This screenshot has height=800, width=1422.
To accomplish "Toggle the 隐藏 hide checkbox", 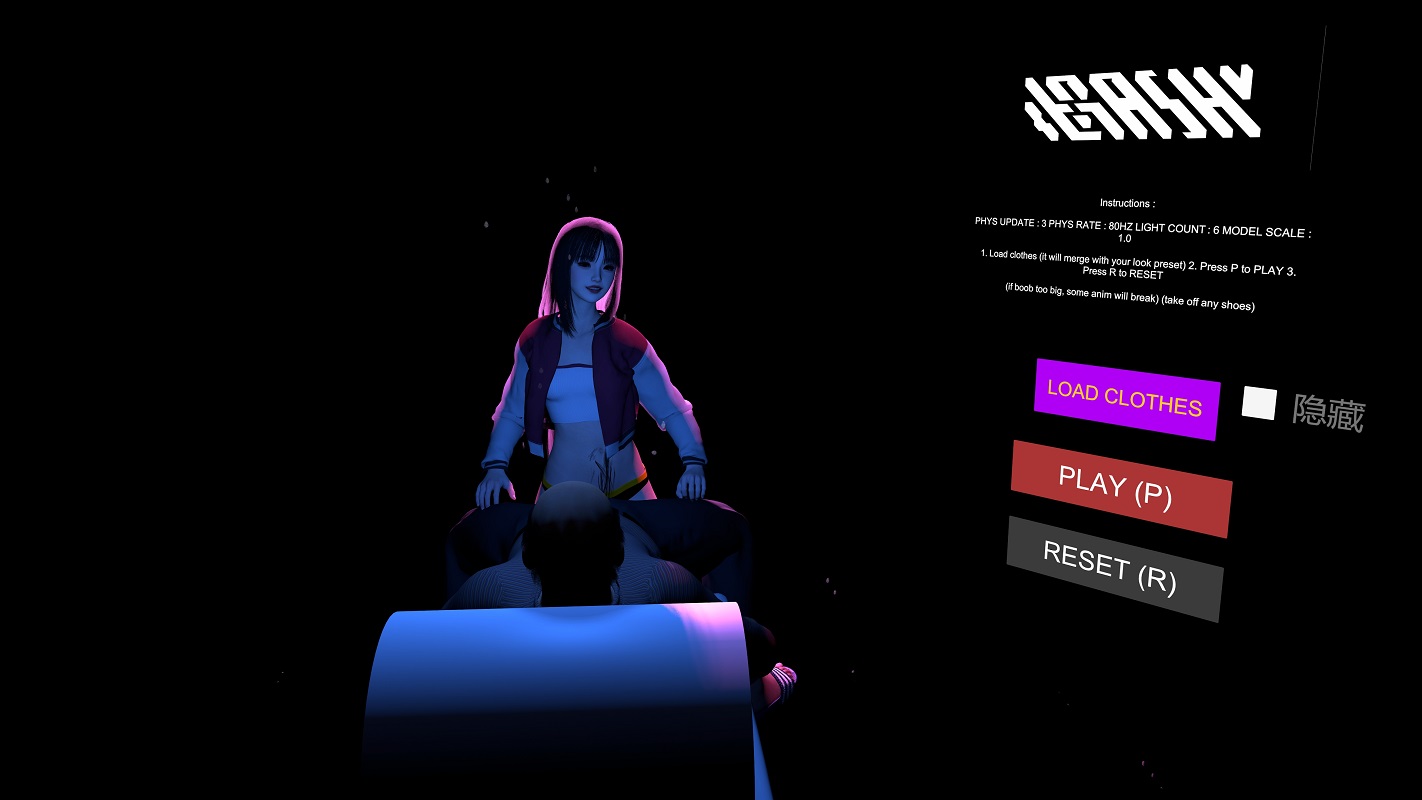I will pyautogui.click(x=1259, y=403).
